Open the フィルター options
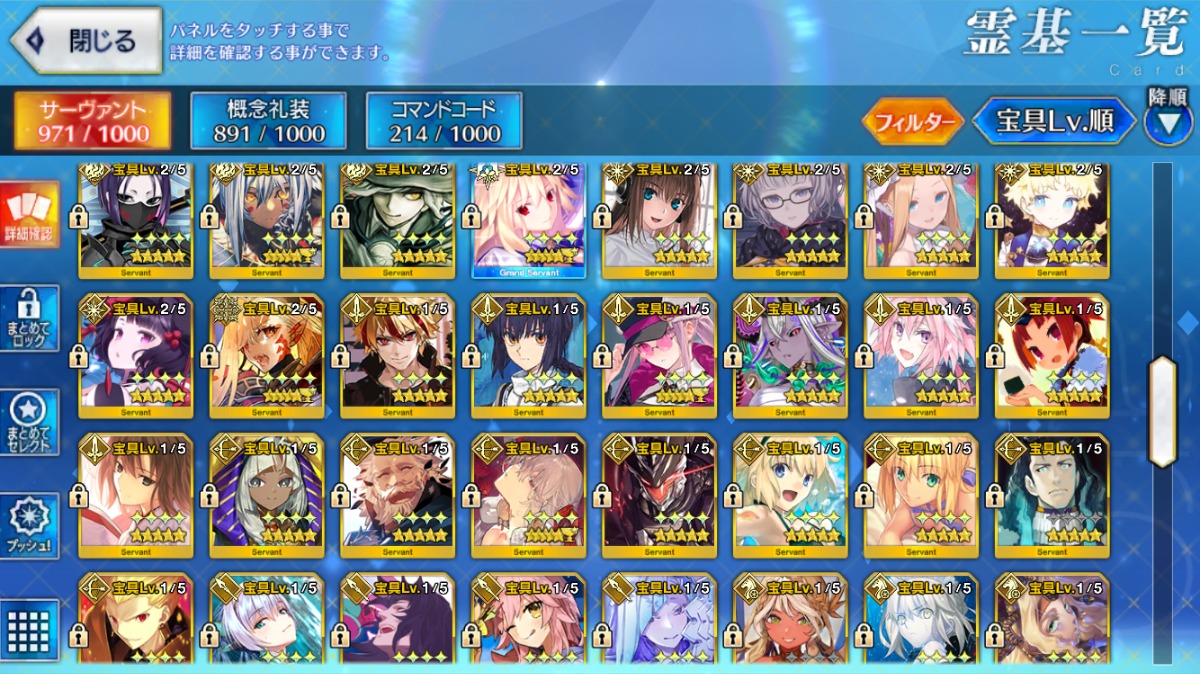1200x674 pixels. 912,122
